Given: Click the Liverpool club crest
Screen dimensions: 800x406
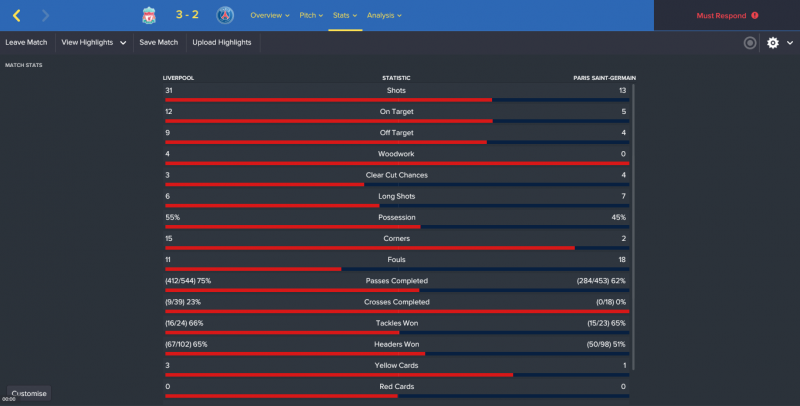Looking at the screenshot, I should (x=149, y=15).
